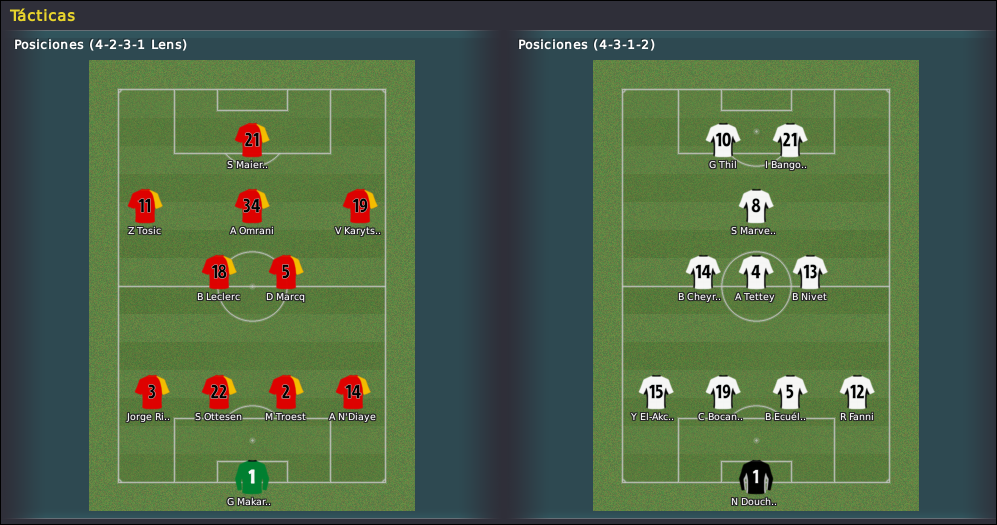This screenshot has width=997, height=525.
Task: Select S Ottesen's number 22 shirt
Action: coord(218,392)
